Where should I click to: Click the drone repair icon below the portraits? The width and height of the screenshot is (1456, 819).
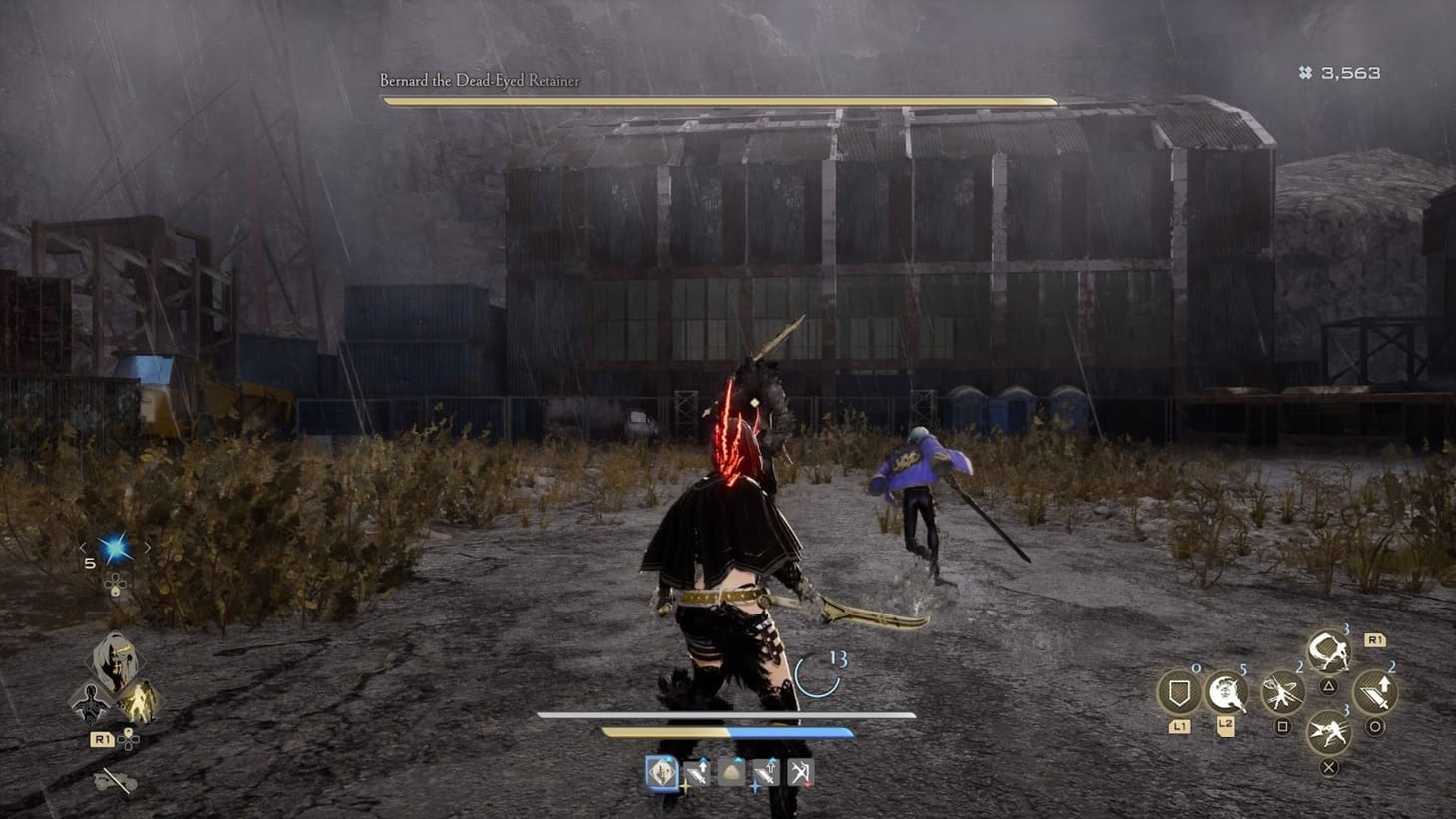coord(113,779)
